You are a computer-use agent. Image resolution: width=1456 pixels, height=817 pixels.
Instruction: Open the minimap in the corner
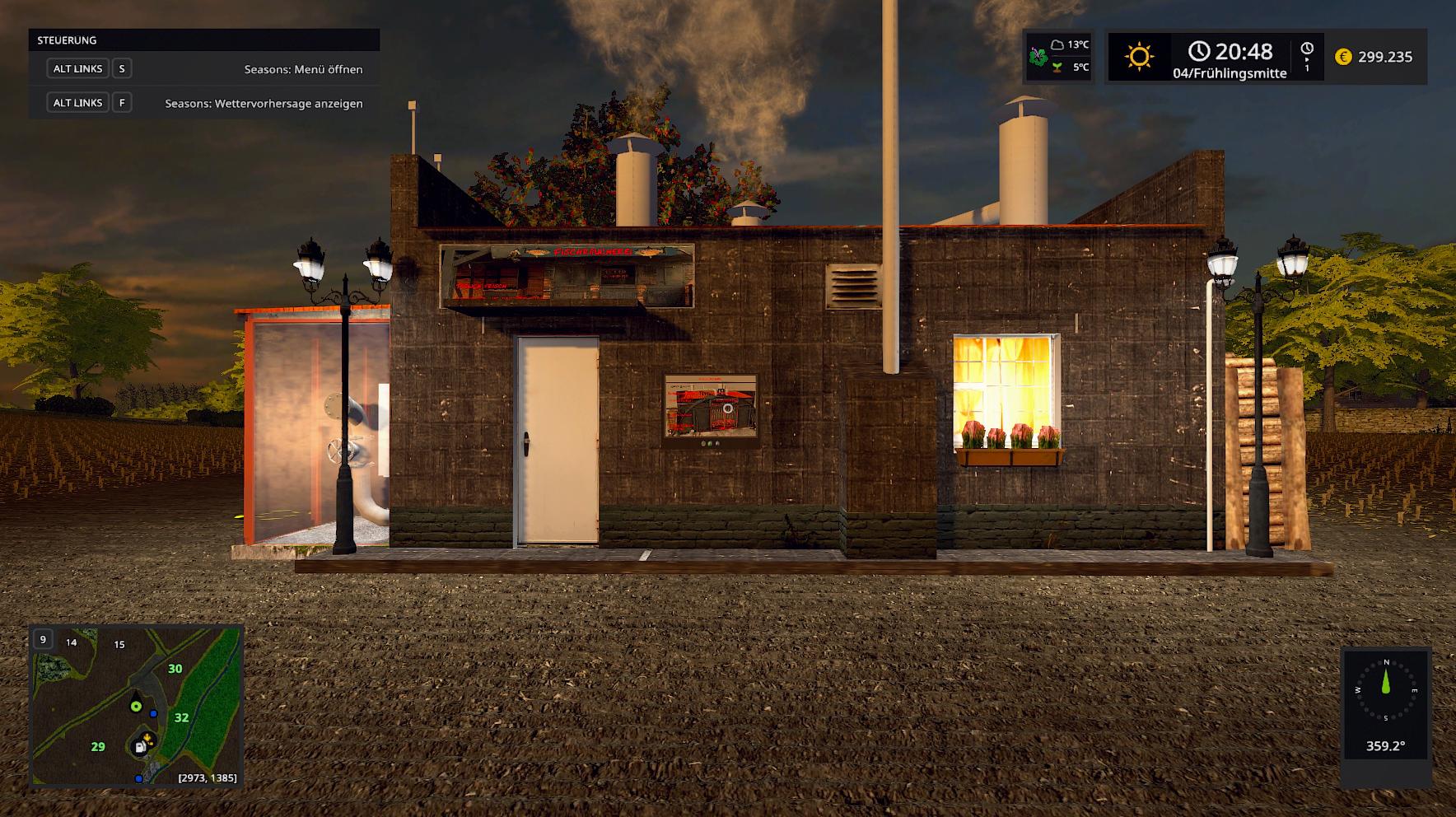point(137,706)
